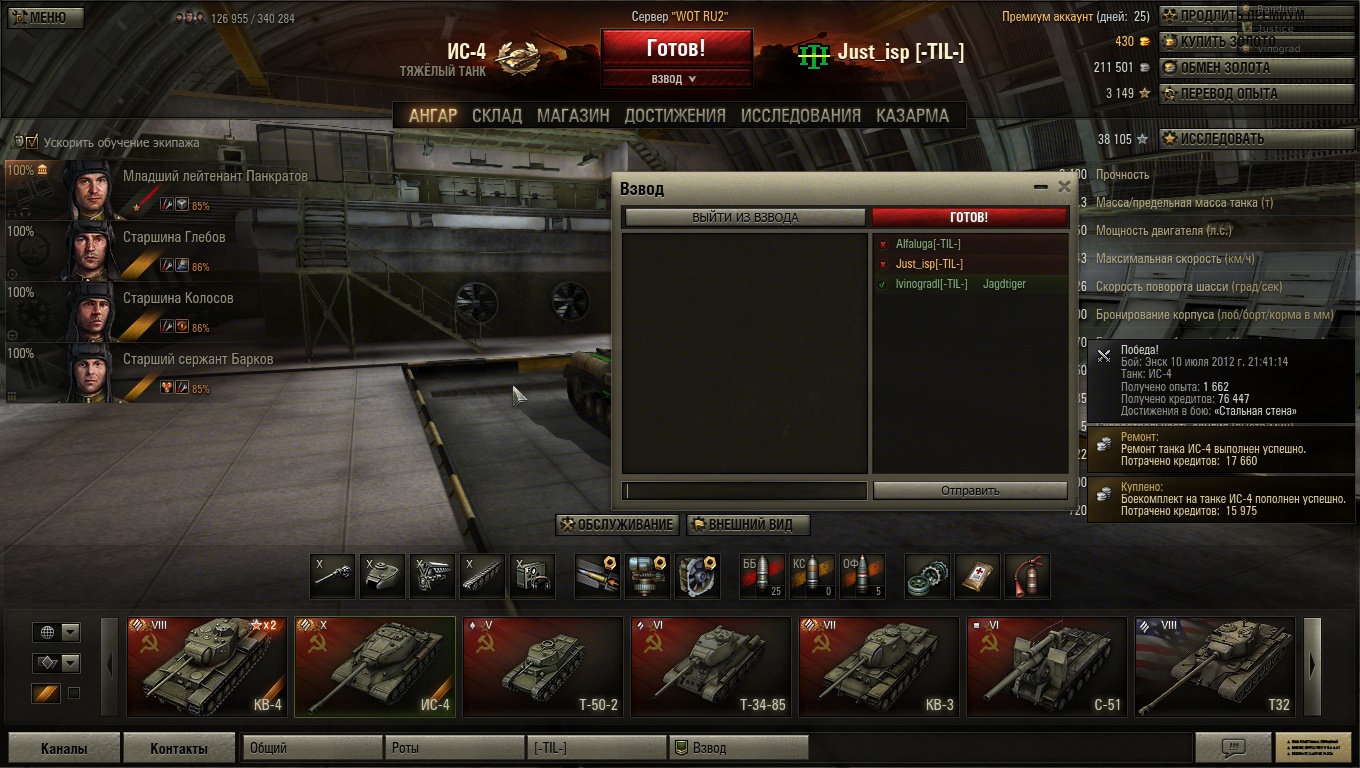Image resolution: width=1360 pixels, height=768 pixels.
Task: Select crew member Старшина Глебов
Action: pos(174,238)
